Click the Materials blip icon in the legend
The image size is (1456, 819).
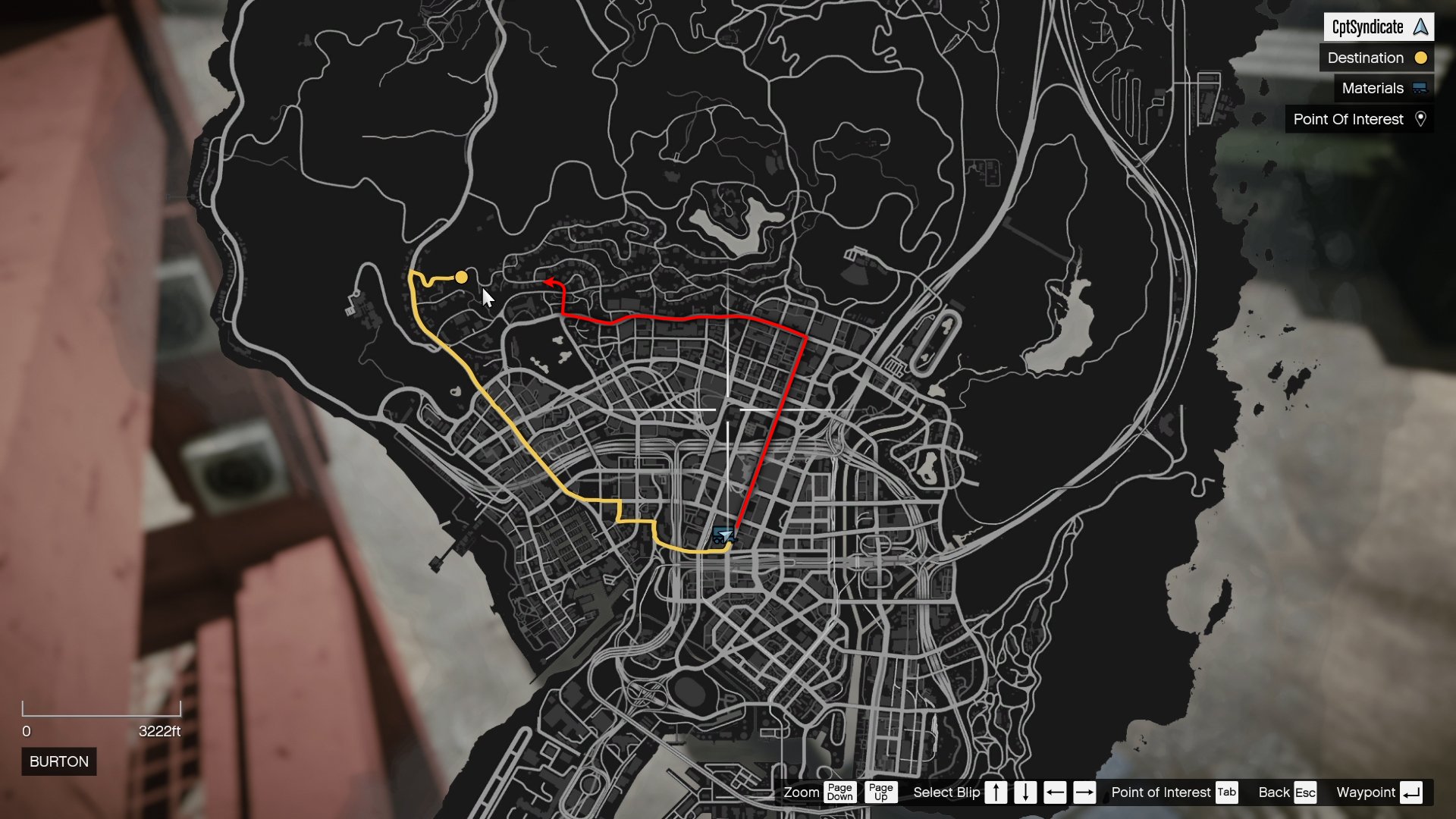pos(1420,88)
